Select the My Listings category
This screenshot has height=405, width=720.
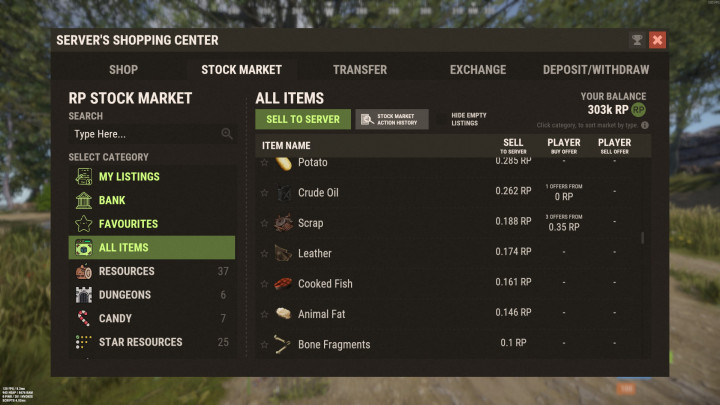[x=128, y=177]
